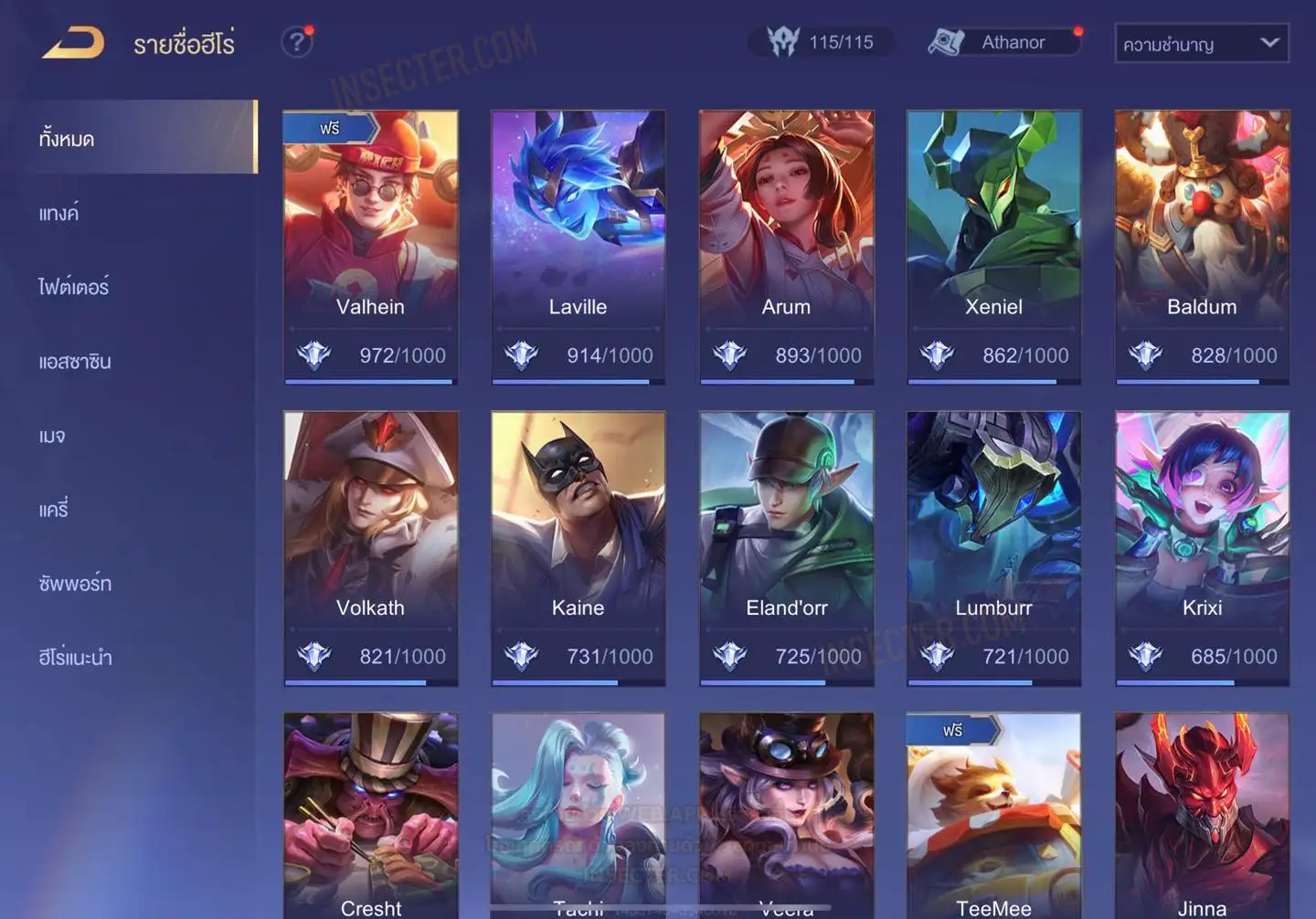Image resolution: width=1316 pixels, height=919 pixels.
Task: Select the ทั้งหมด category tab
Action: coord(67,139)
